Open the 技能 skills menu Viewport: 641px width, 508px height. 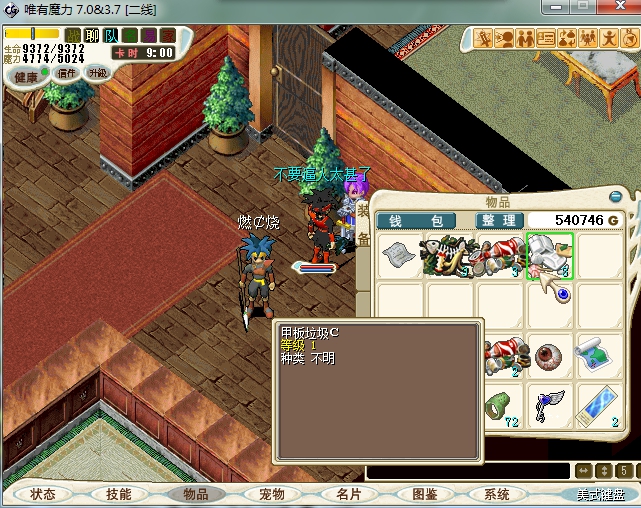tap(119, 494)
